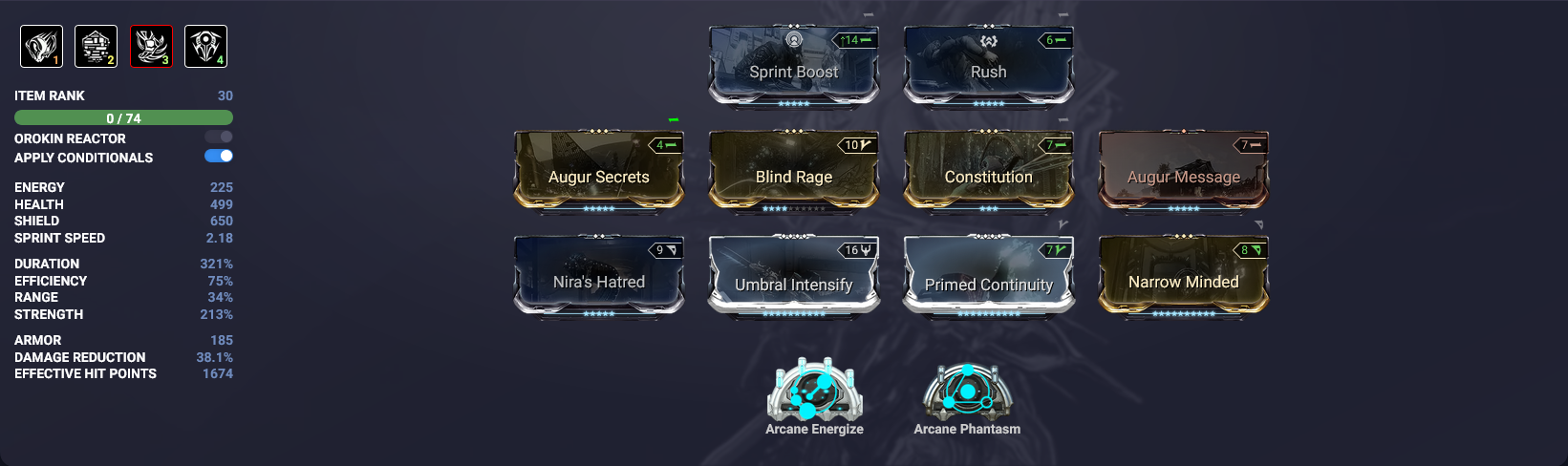This screenshot has height=466, width=1568.
Task: Turn off Apply Conditionals toggle
Action: (x=219, y=156)
